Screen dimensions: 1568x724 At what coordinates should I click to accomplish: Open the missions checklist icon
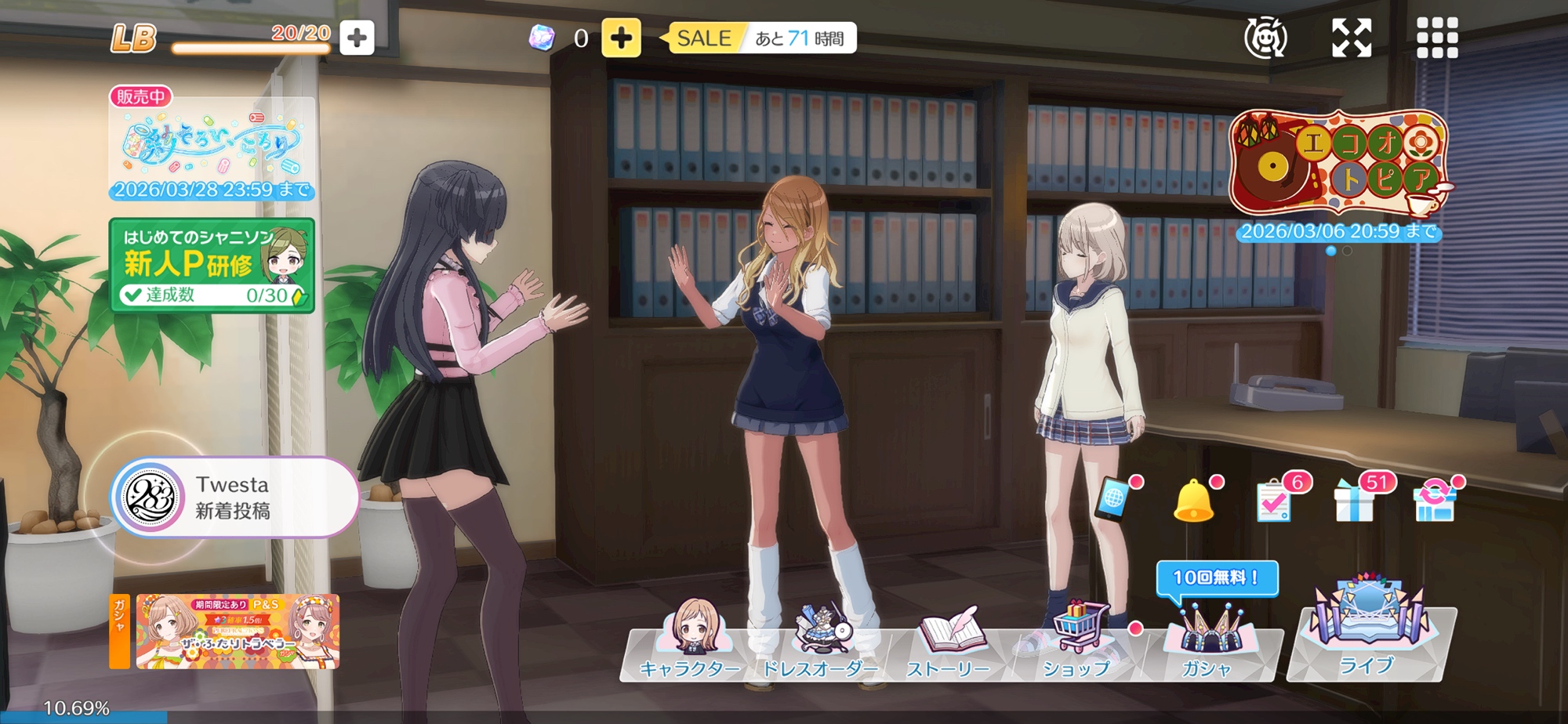(x=1275, y=500)
